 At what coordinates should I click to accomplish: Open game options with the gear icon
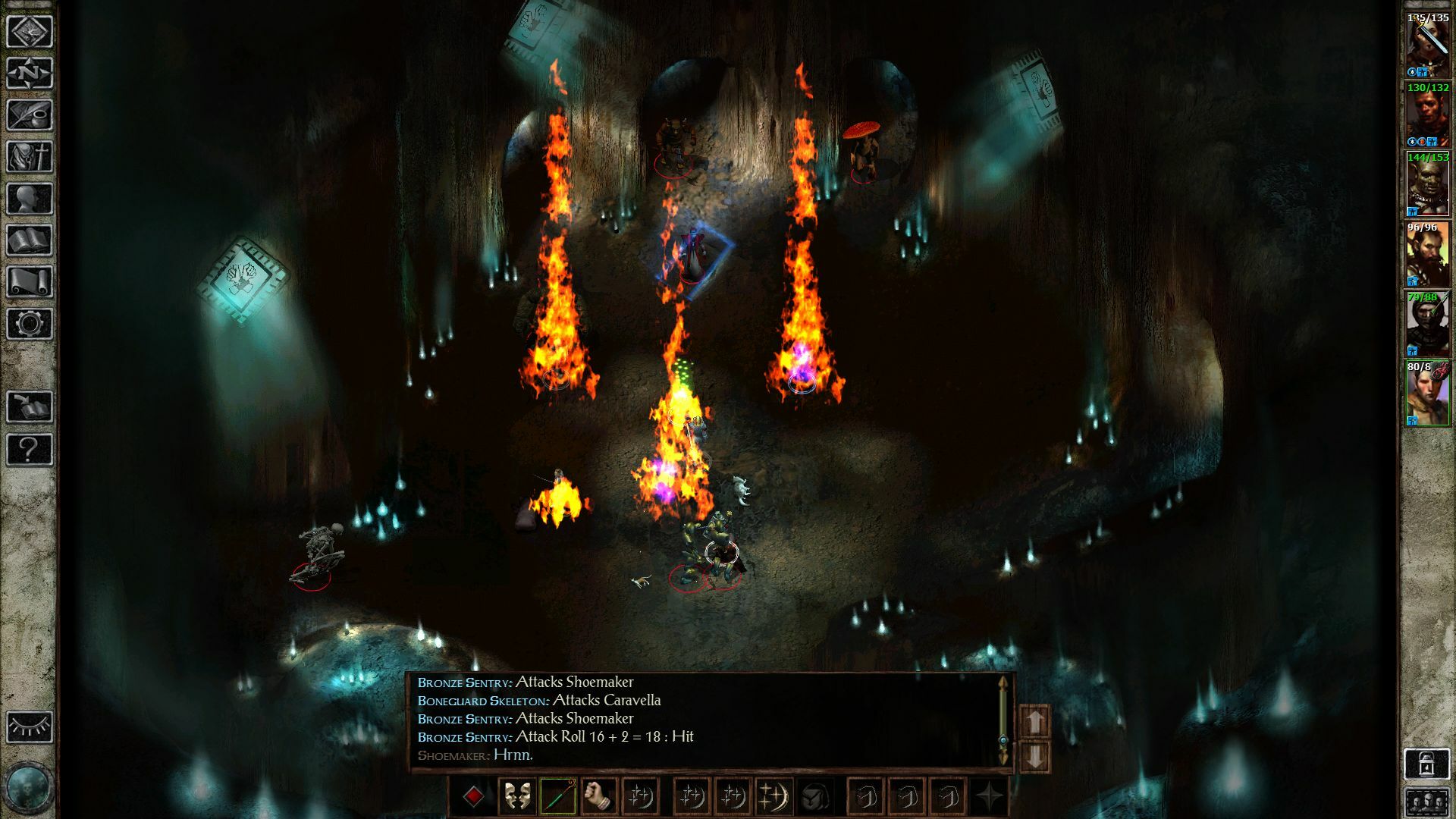[30, 324]
